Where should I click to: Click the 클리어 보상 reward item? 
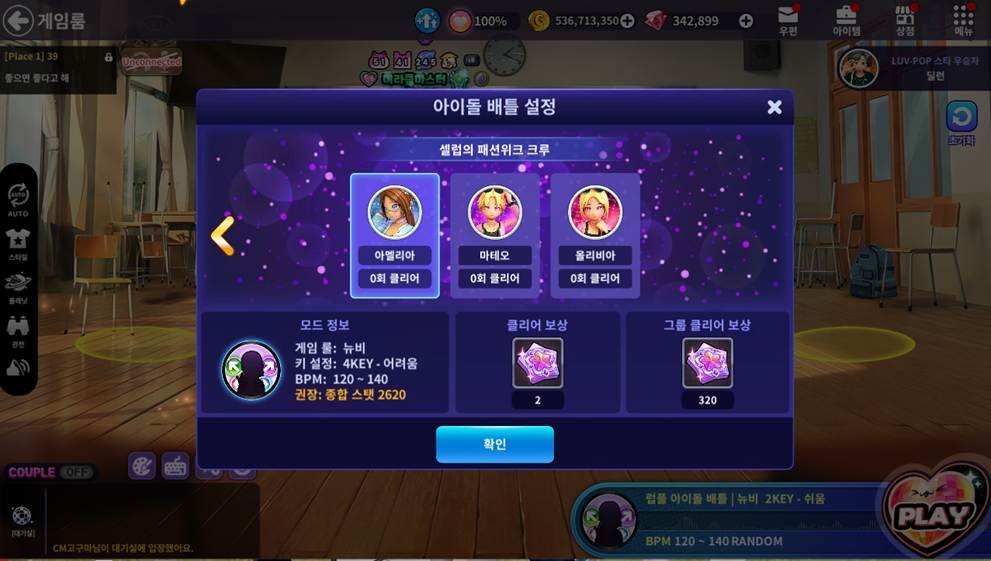coord(538,363)
